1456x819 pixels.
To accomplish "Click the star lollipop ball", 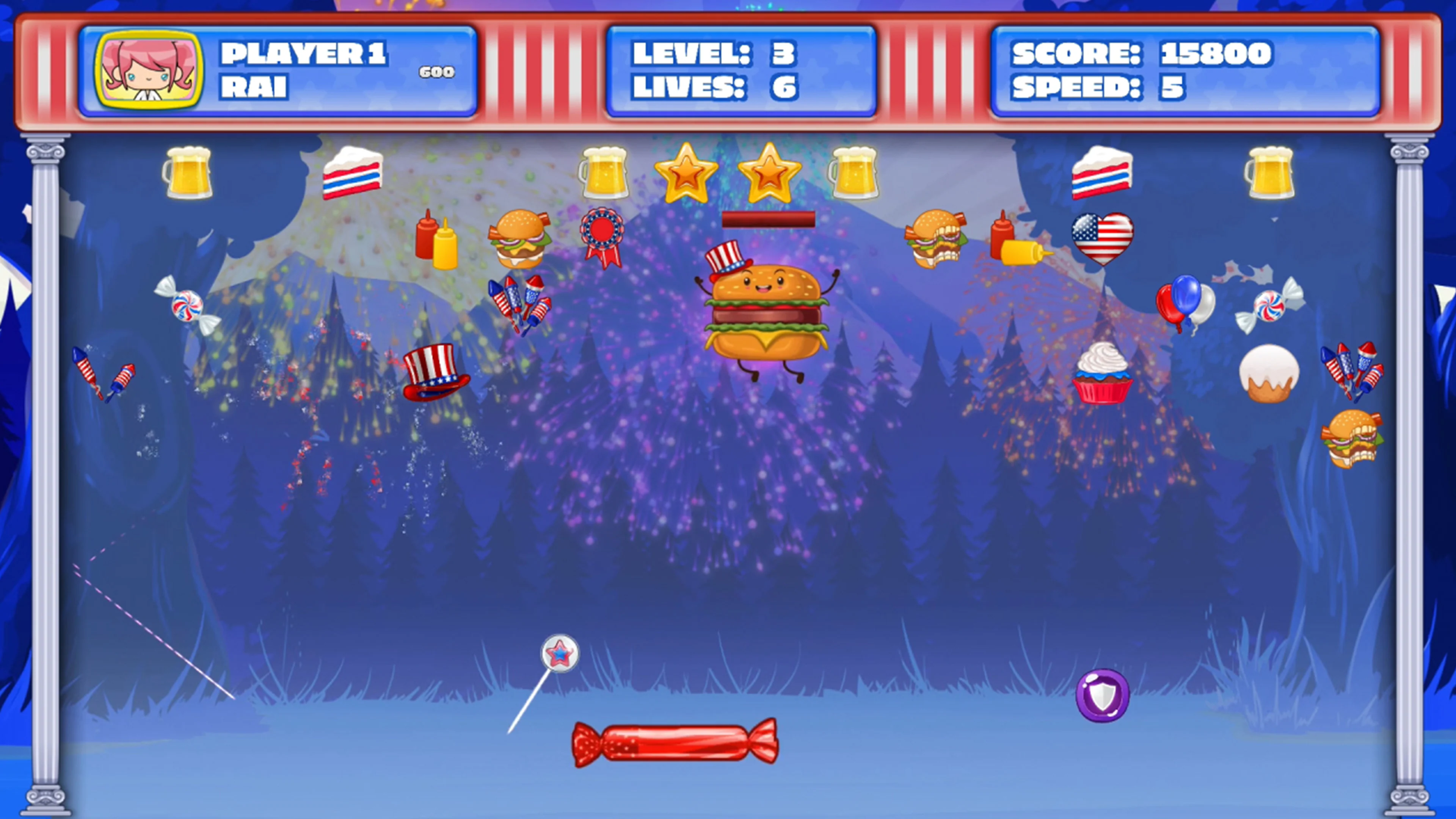I will tap(560, 653).
